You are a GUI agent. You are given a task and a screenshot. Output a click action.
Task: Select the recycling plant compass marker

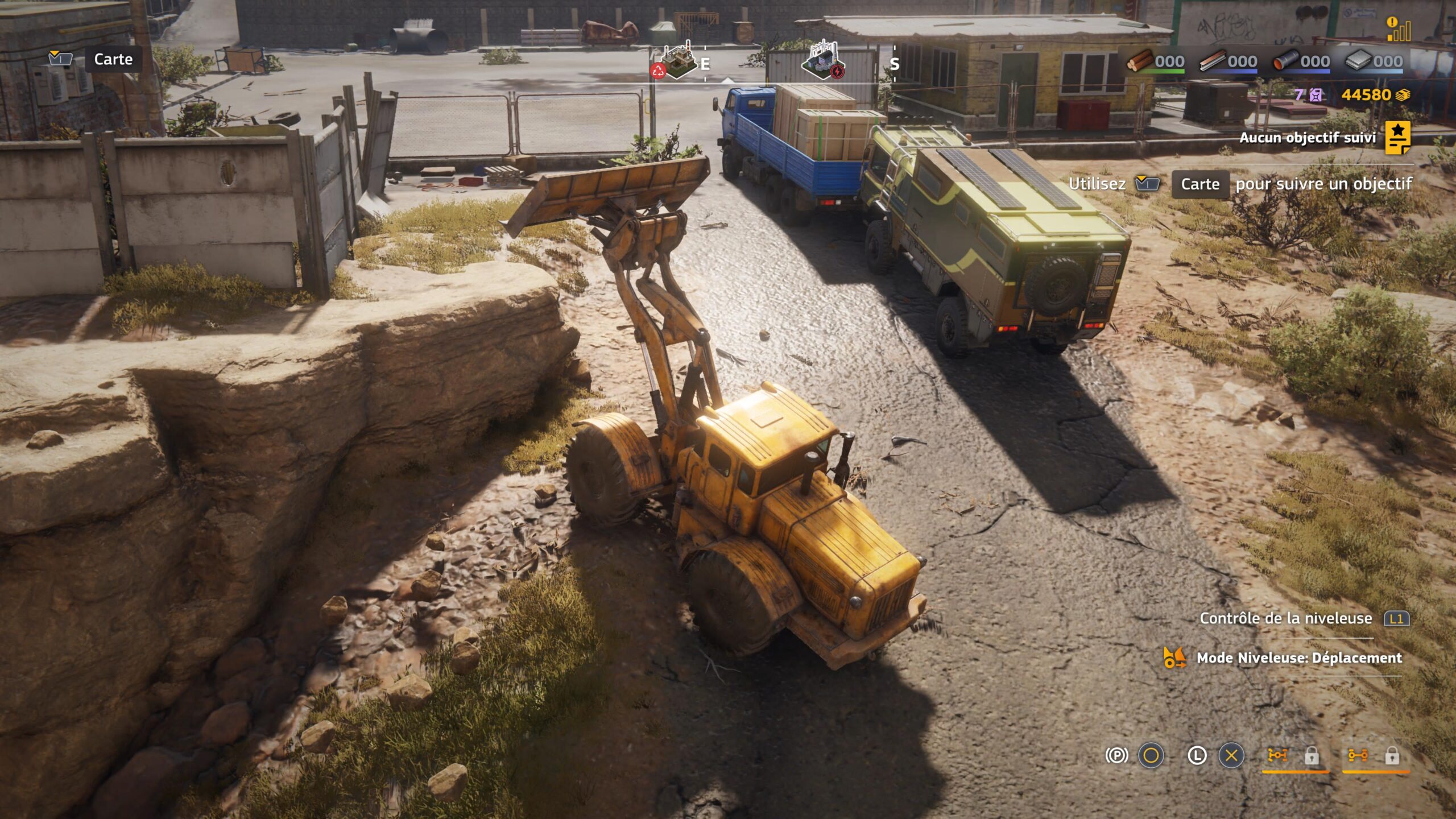point(676,61)
